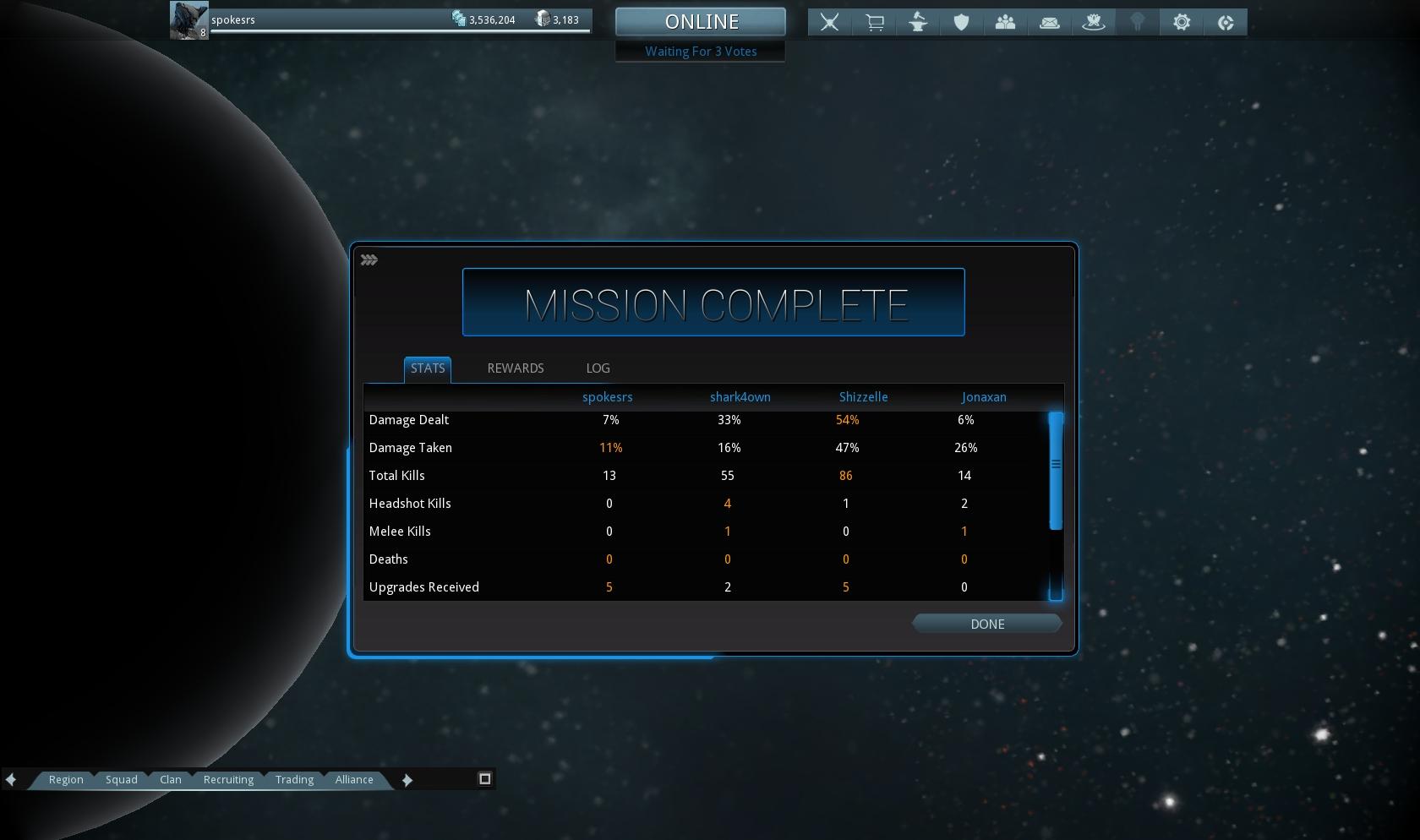The height and width of the screenshot is (840, 1420).
Task: Switch chat to the Squad tab
Action: 121,779
